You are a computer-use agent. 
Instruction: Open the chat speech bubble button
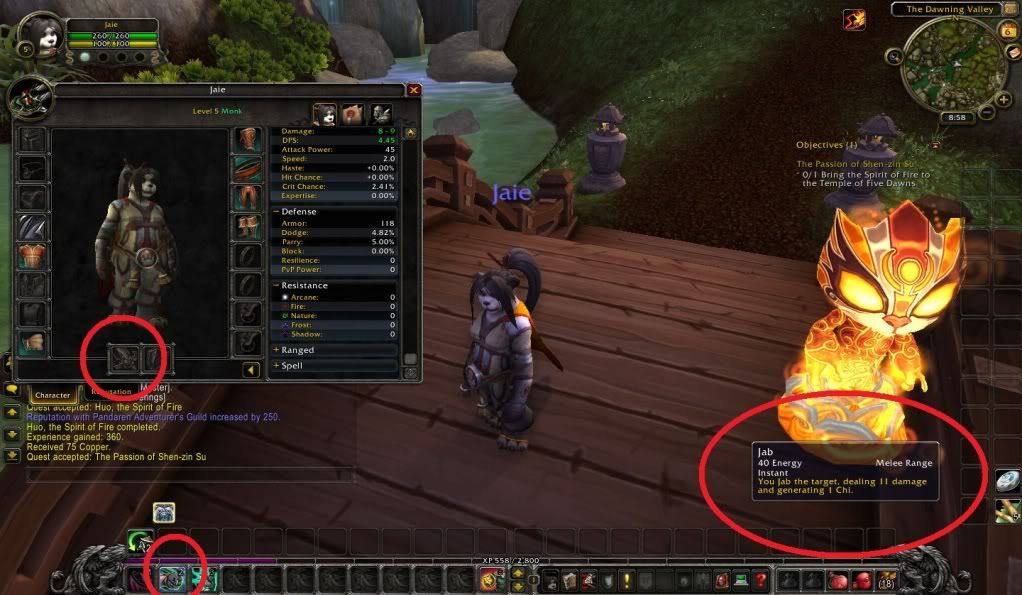14,388
